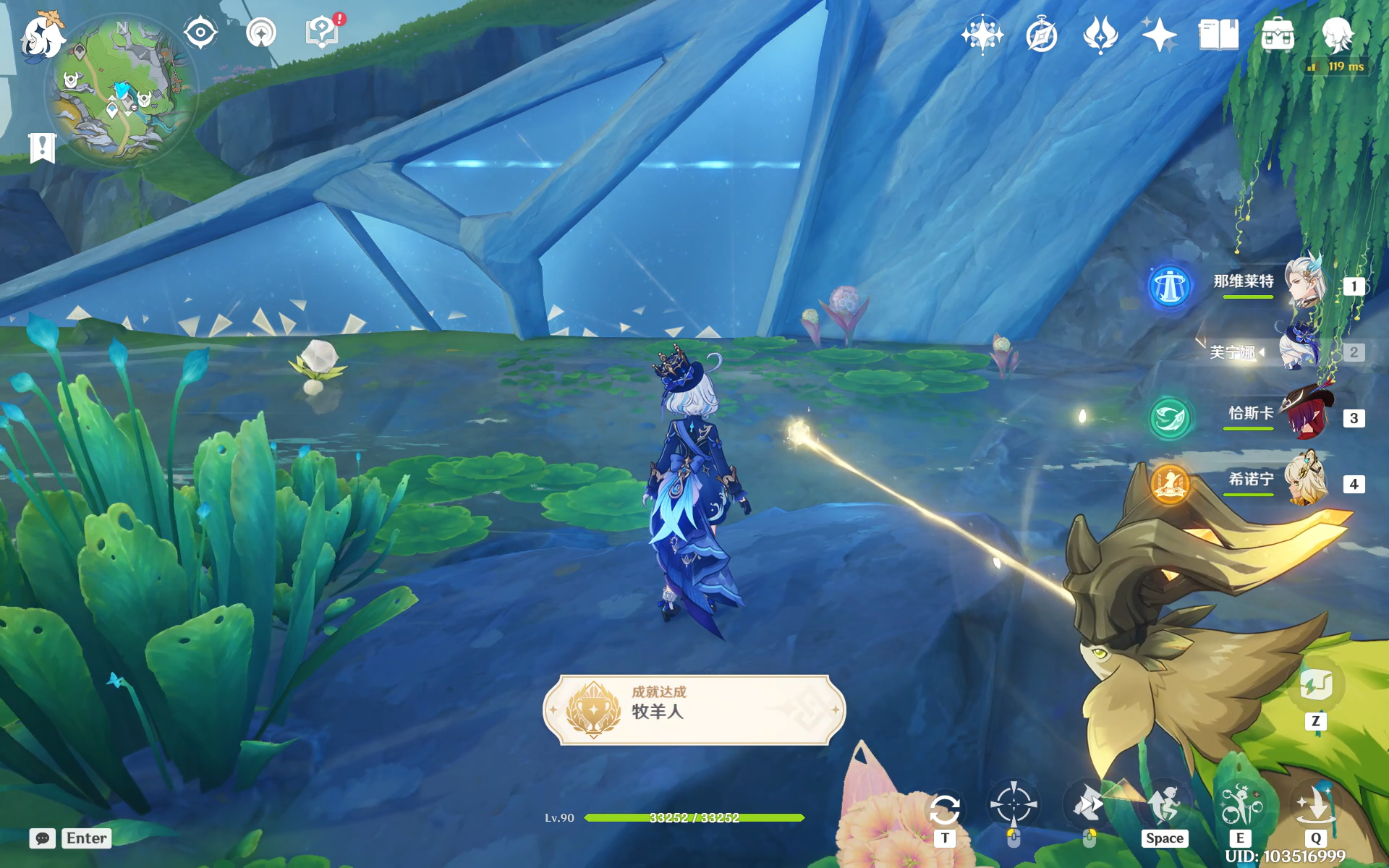The width and height of the screenshot is (1389, 868).
Task: Open the circular minimap
Action: 122,90
